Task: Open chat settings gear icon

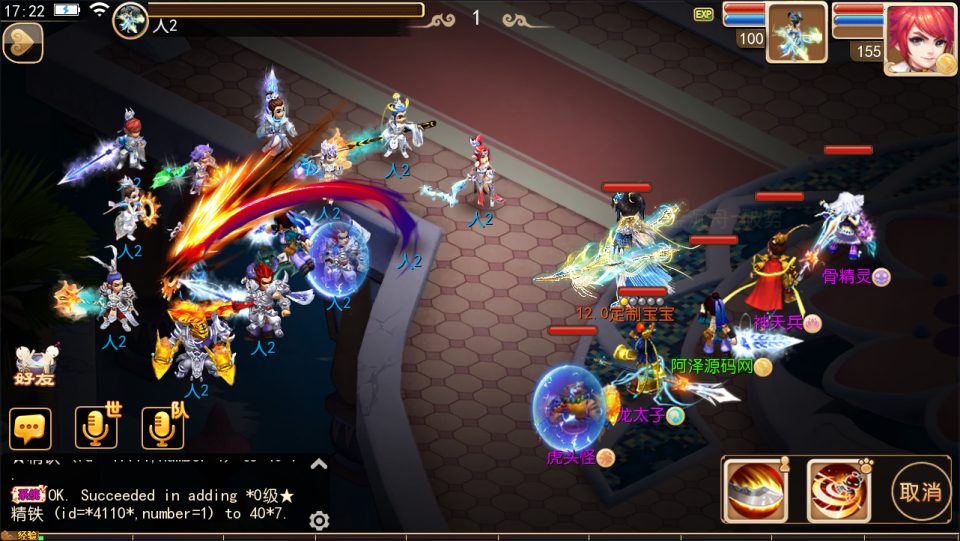Action: pos(319,520)
